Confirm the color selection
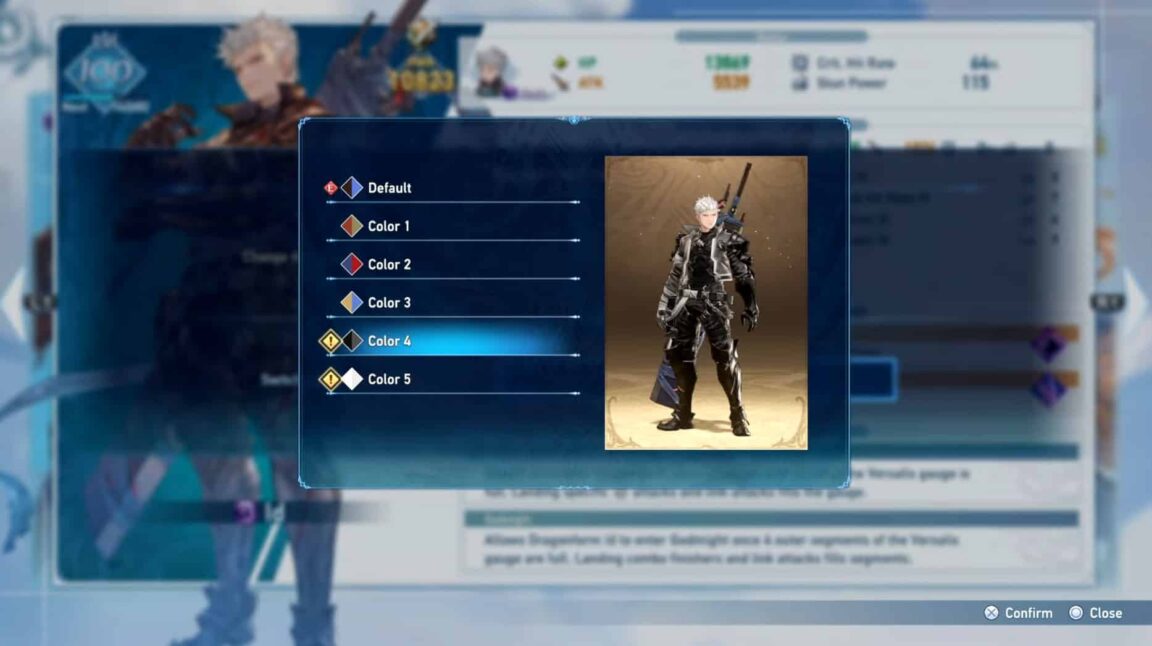 (x=1018, y=613)
